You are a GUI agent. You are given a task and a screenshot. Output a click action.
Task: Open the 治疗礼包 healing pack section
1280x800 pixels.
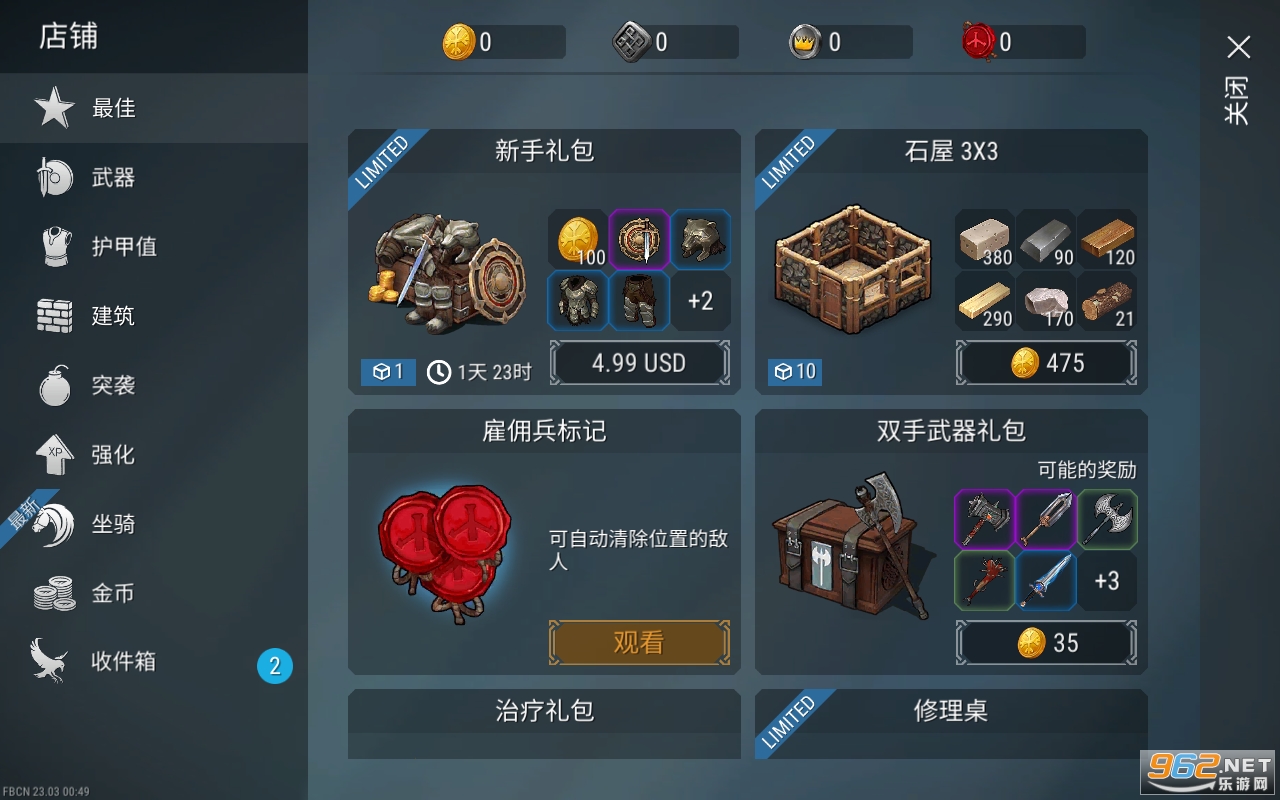(x=543, y=712)
